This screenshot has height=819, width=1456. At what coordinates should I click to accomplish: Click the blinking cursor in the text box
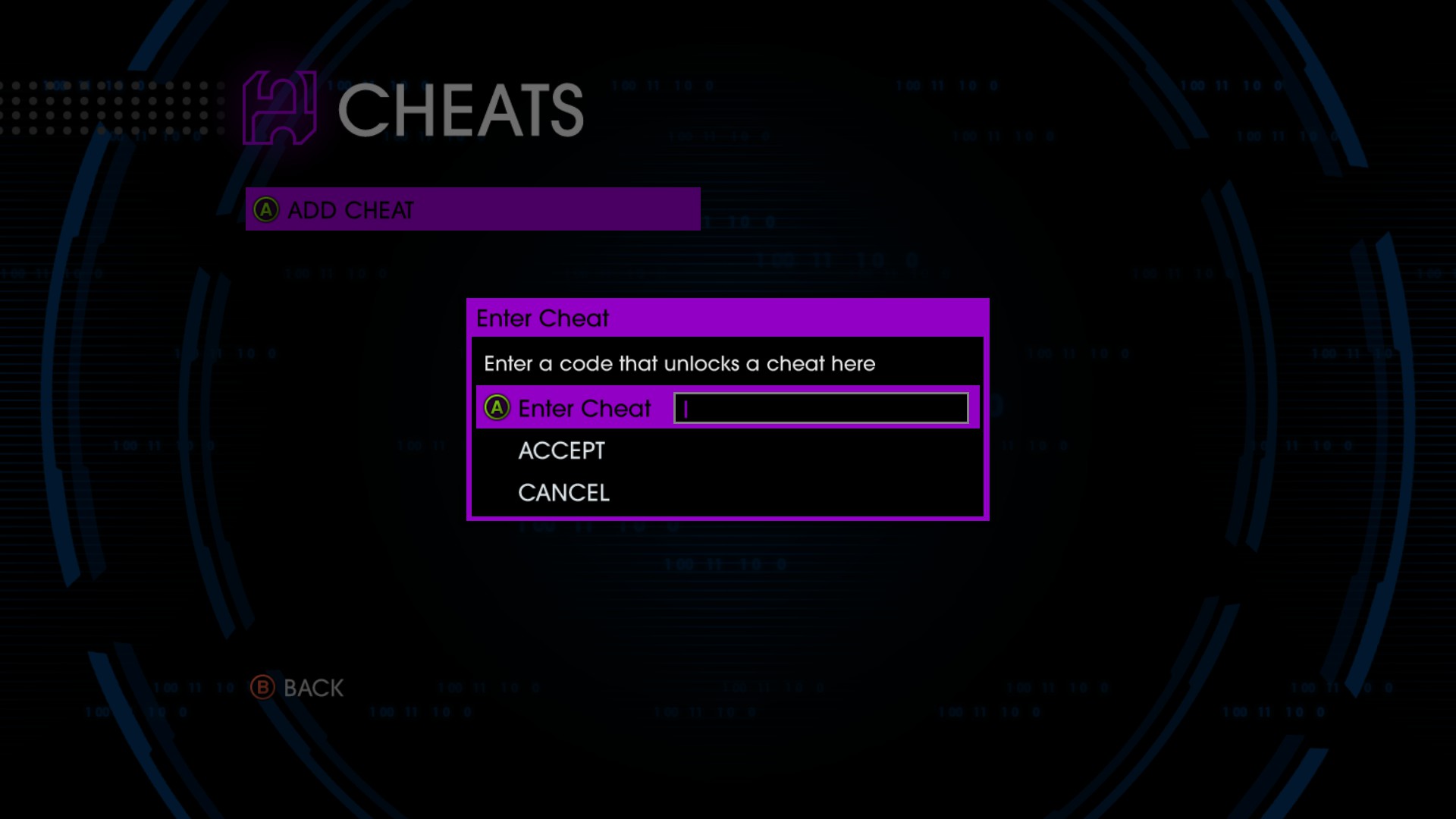tap(683, 409)
